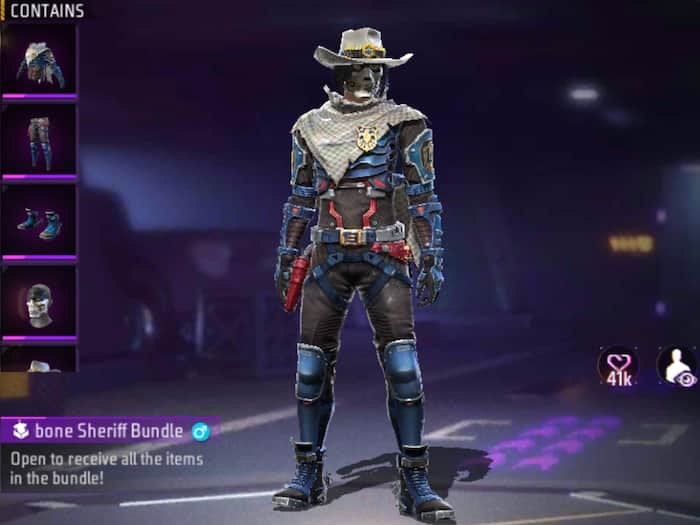The image size is (700, 525).
Task: Select the pants item thumbnail
Action: [x=39, y=141]
